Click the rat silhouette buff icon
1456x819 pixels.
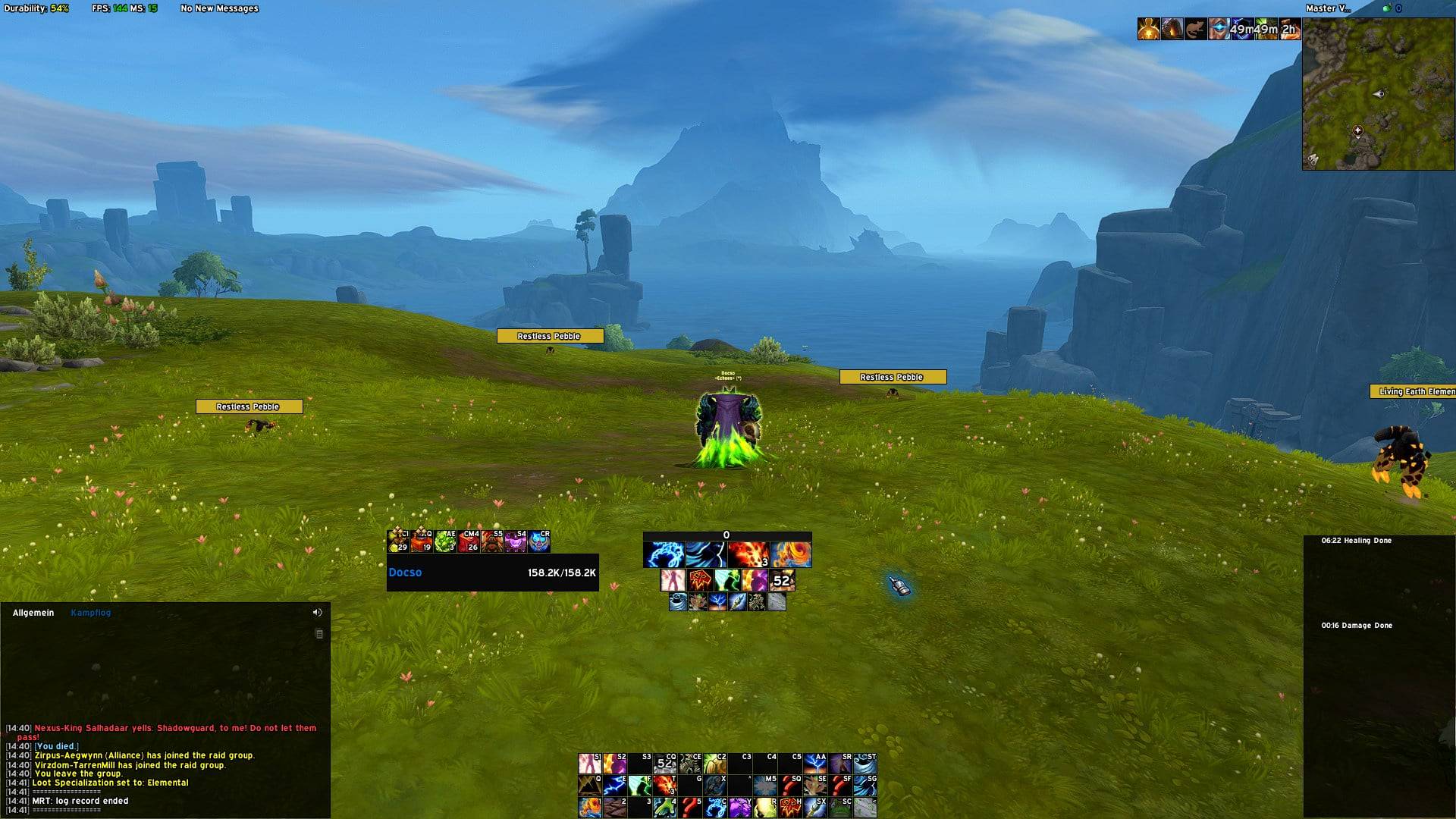tap(1196, 30)
